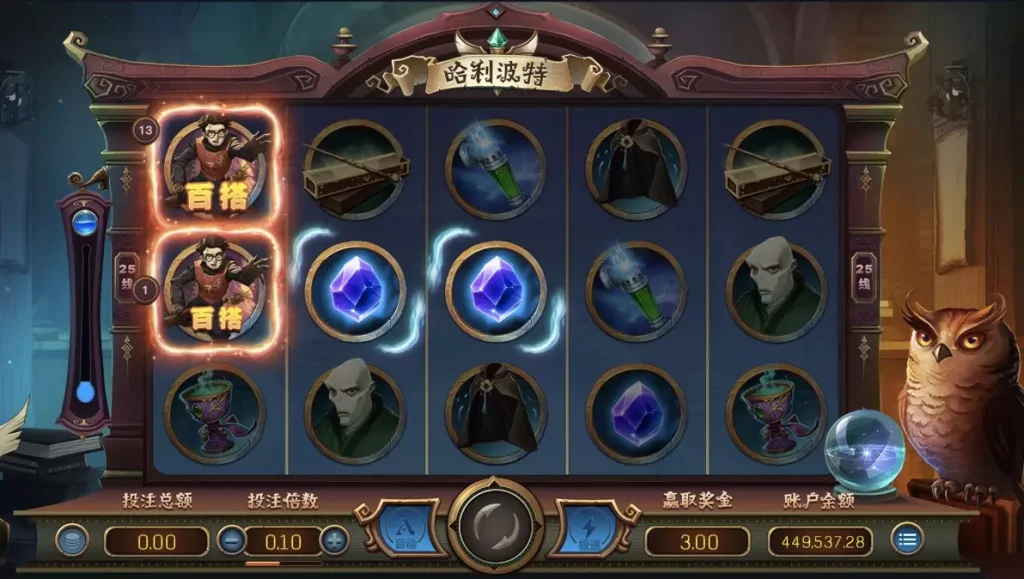Activate the lightning turbo speed button
The image size is (1024, 579).
click(x=586, y=527)
